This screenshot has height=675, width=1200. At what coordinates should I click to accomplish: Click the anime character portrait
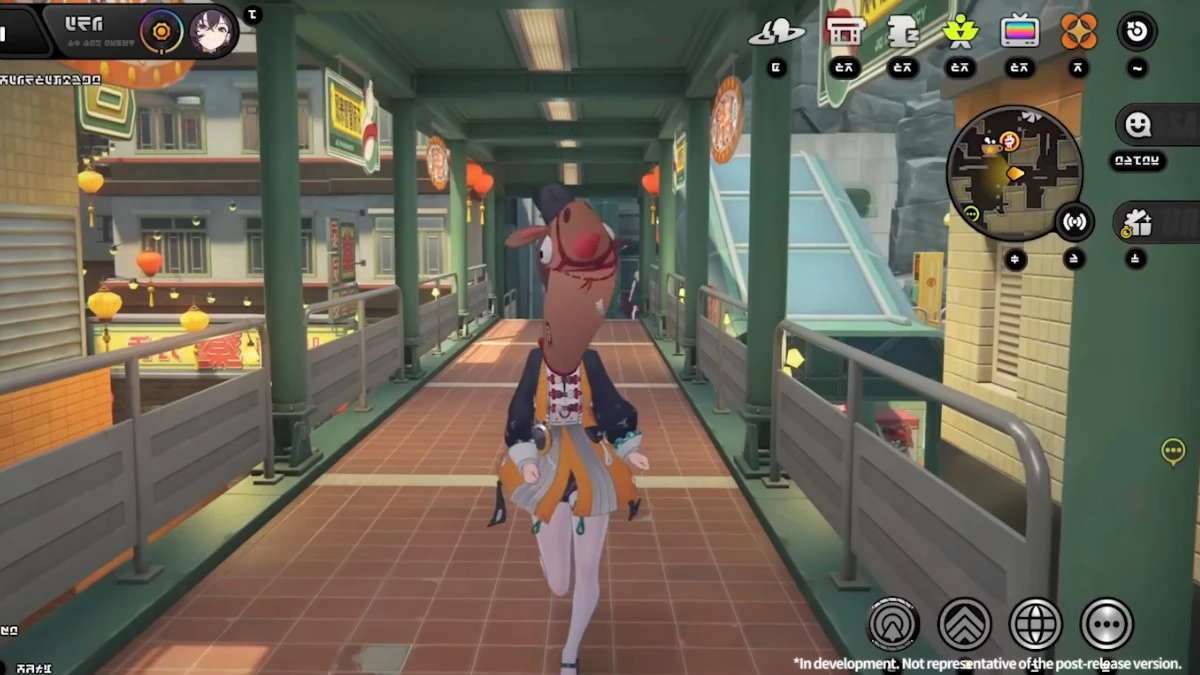click(212, 31)
